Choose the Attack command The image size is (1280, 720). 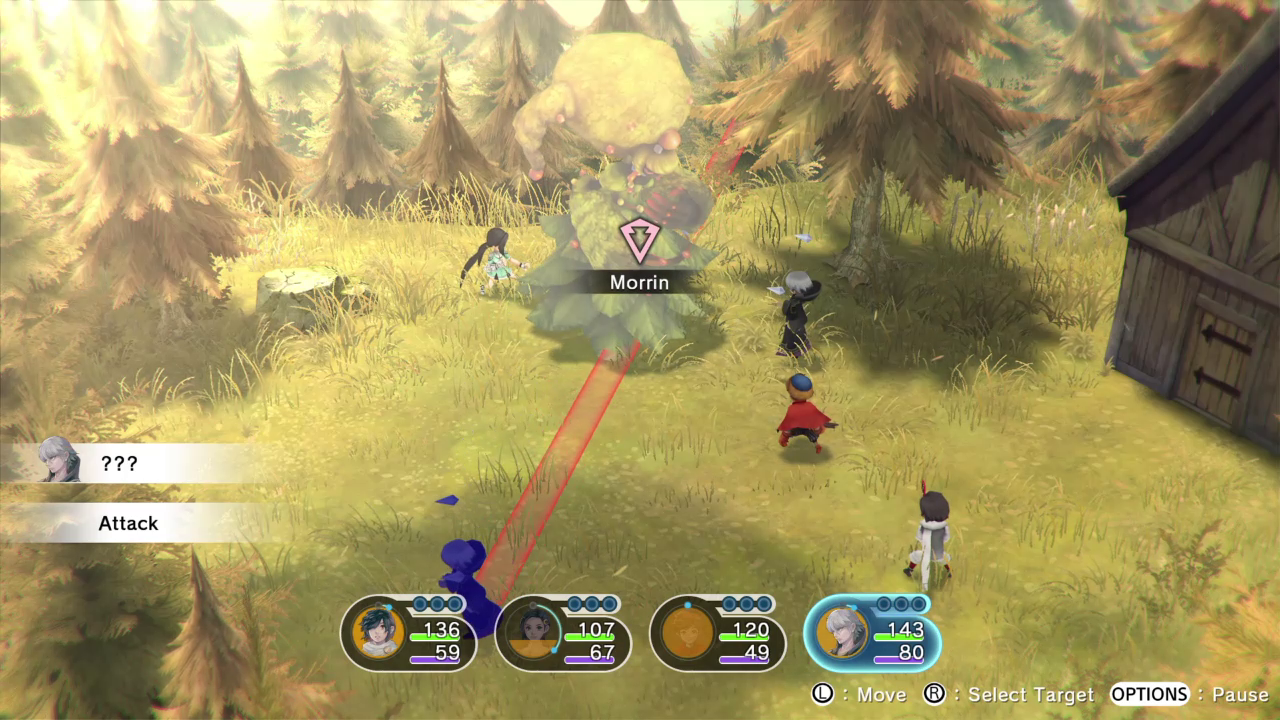(x=128, y=523)
